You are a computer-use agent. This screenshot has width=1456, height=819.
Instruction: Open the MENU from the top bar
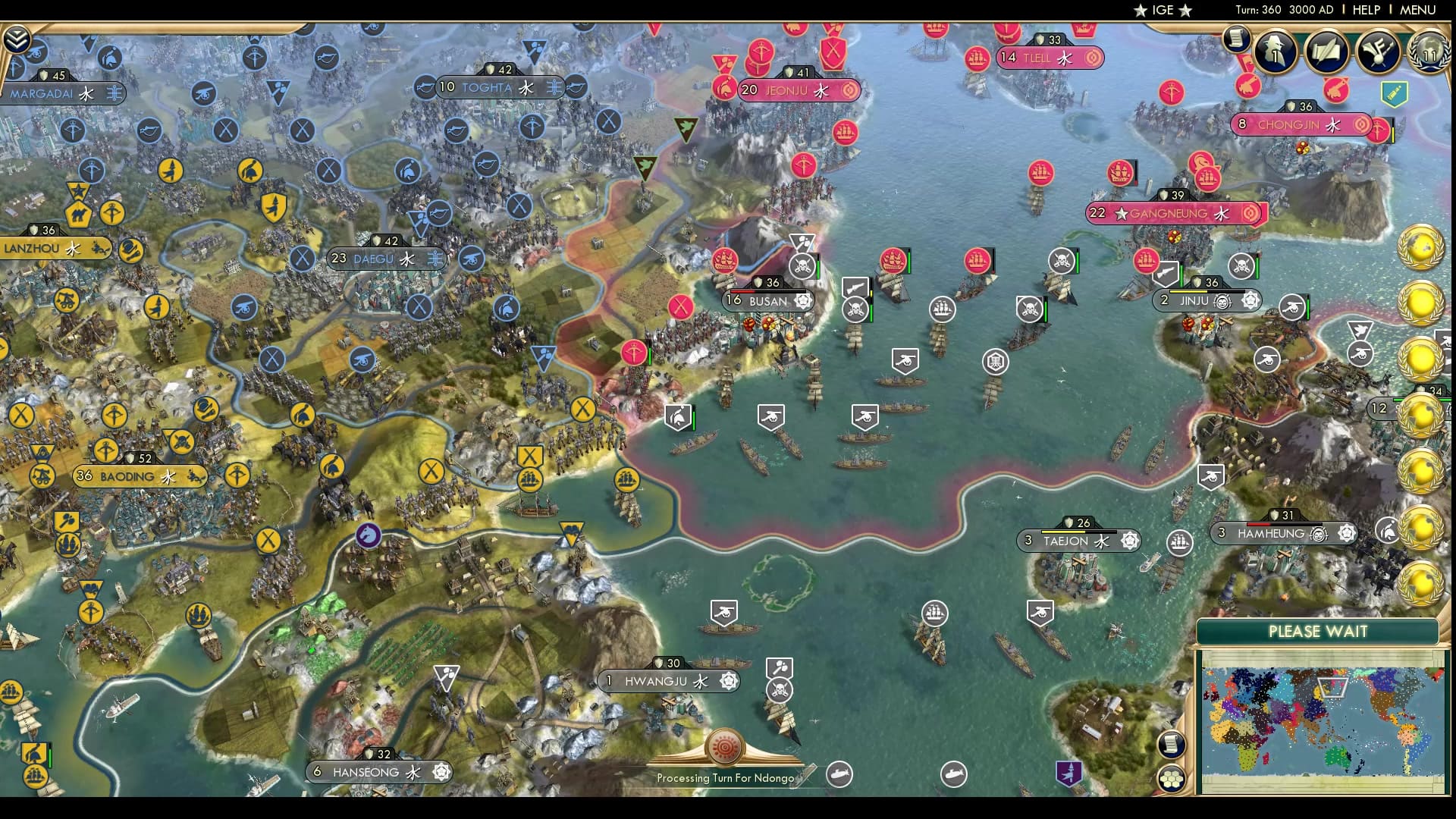1417,10
